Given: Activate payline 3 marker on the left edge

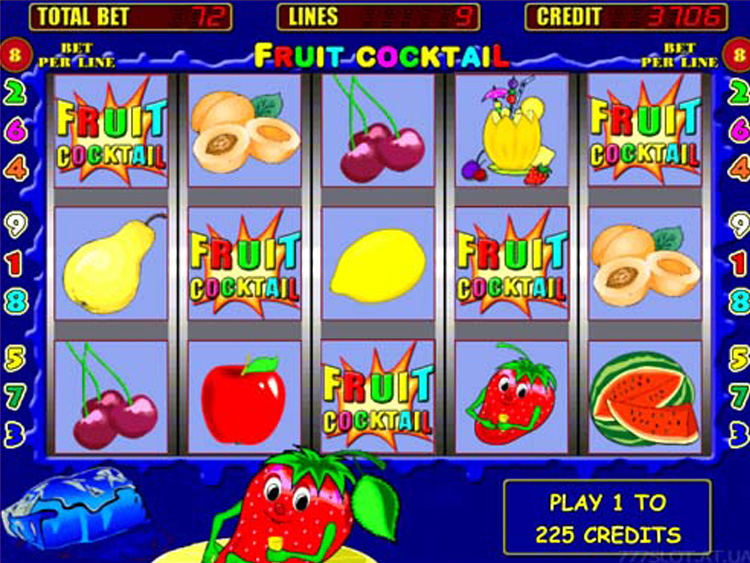Looking at the screenshot, I should (15, 434).
